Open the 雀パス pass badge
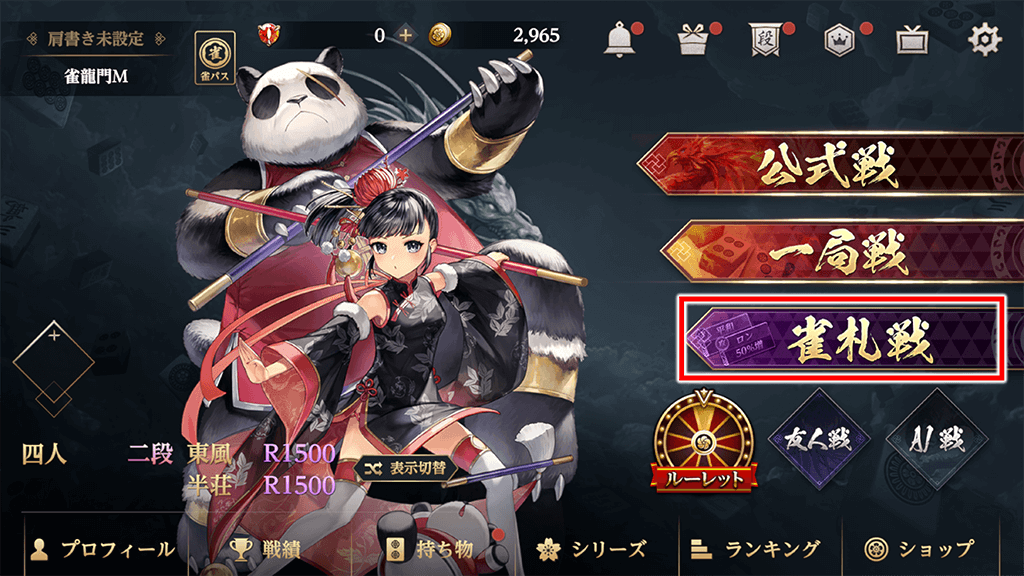The width and height of the screenshot is (1024, 576). [213, 56]
